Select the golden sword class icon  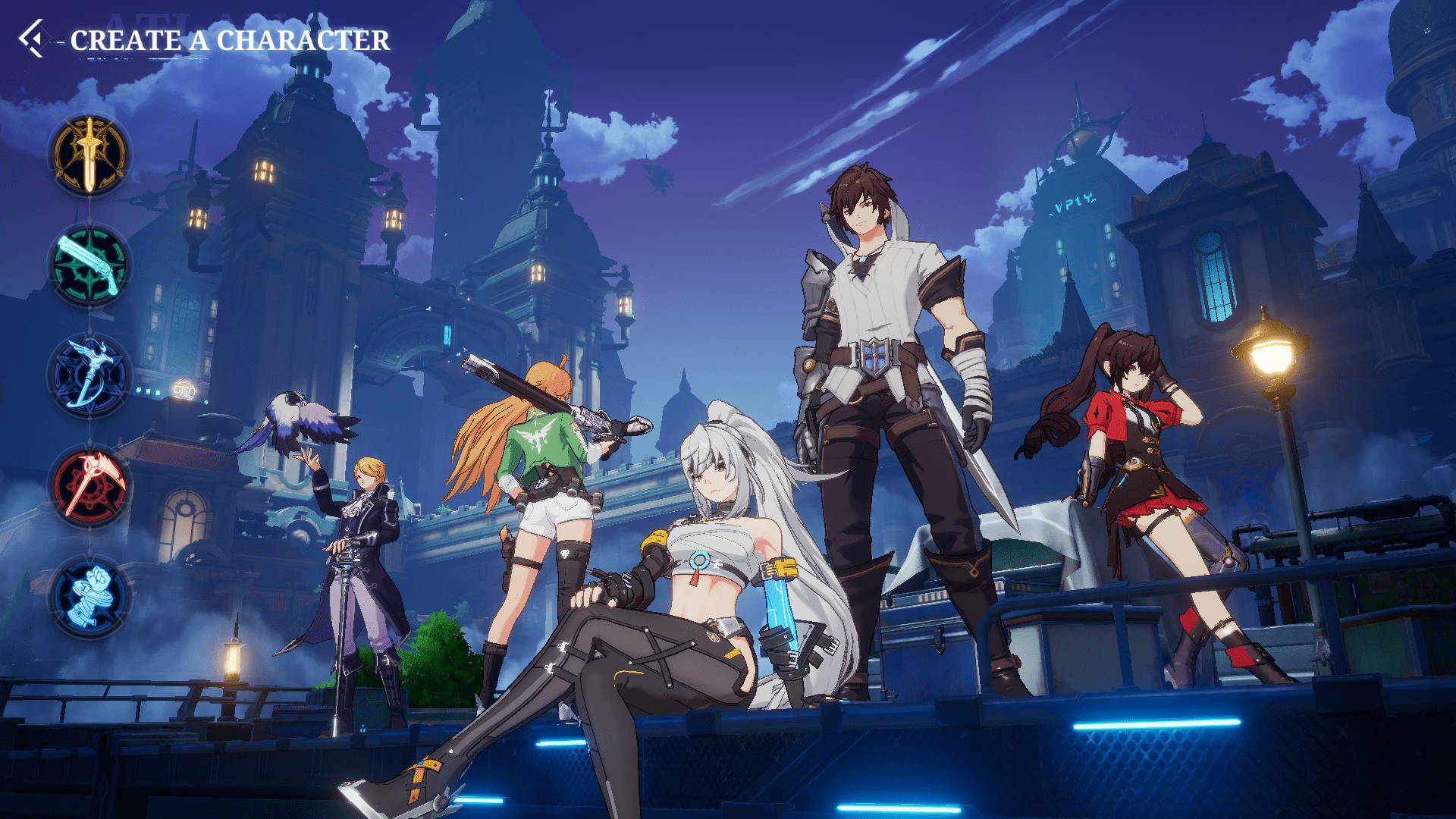(x=89, y=155)
